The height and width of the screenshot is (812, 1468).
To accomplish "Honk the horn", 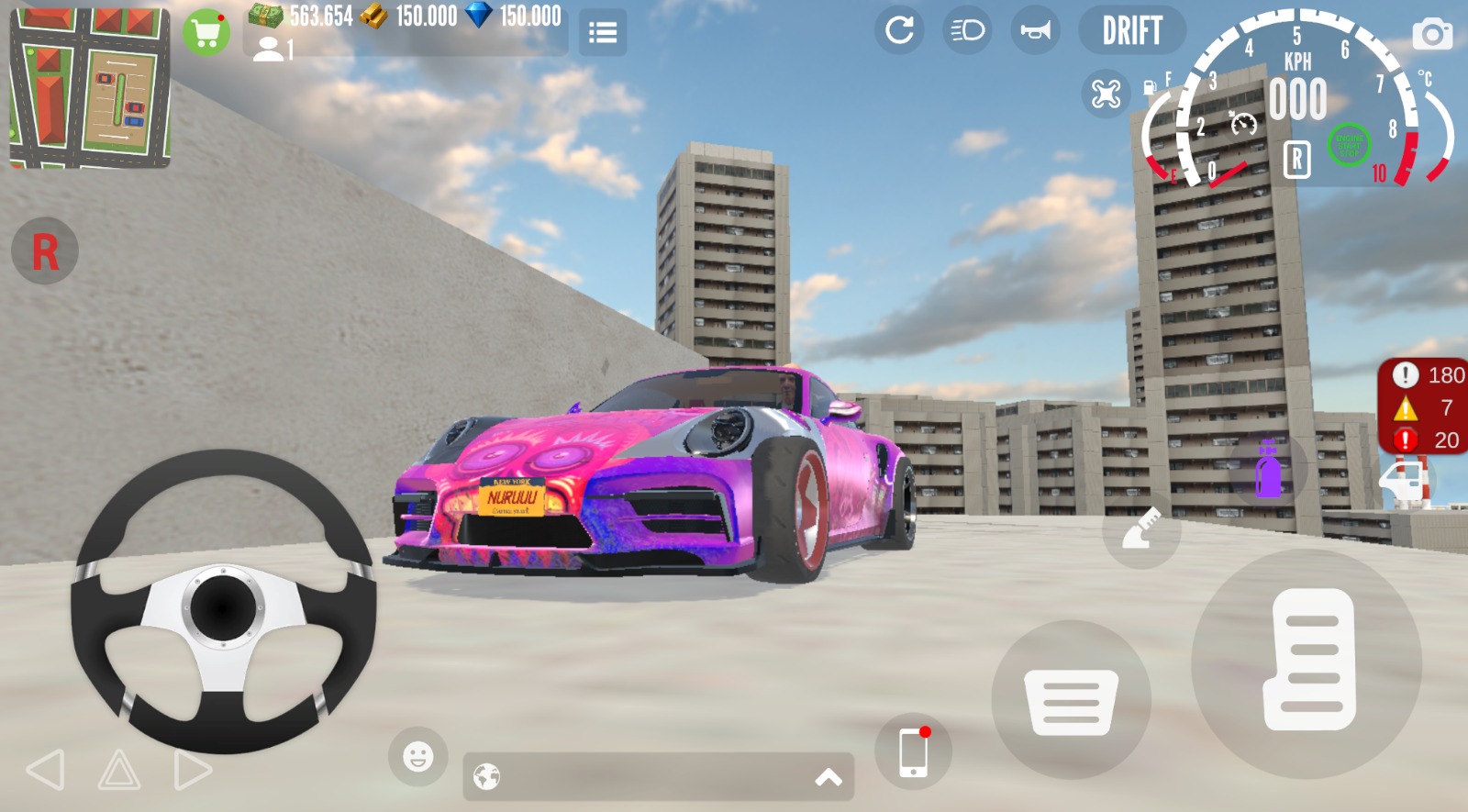I will pos(1035,30).
